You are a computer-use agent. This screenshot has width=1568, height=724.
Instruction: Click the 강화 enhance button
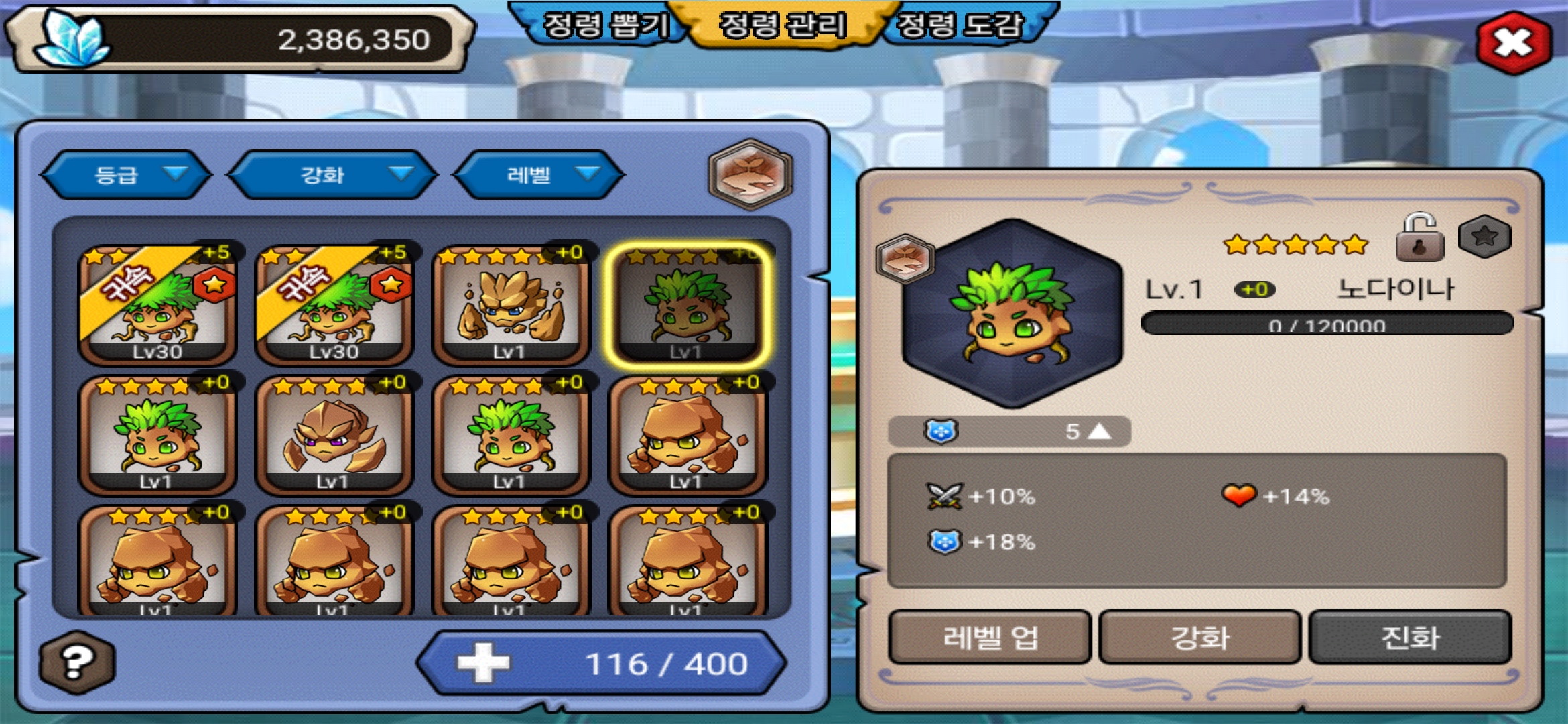pos(1199,637)
